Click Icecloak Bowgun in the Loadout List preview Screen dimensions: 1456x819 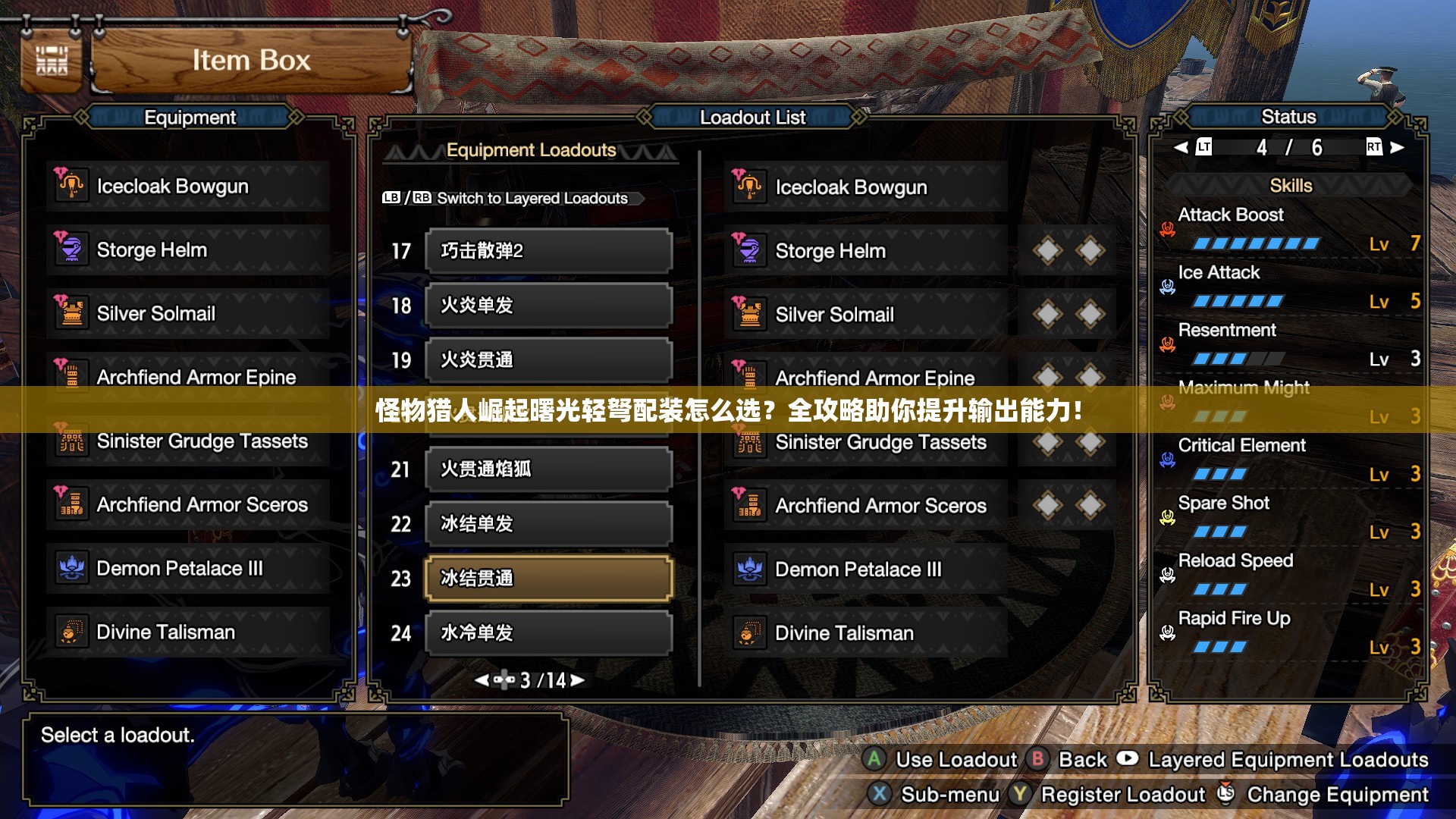pos(866,187)
